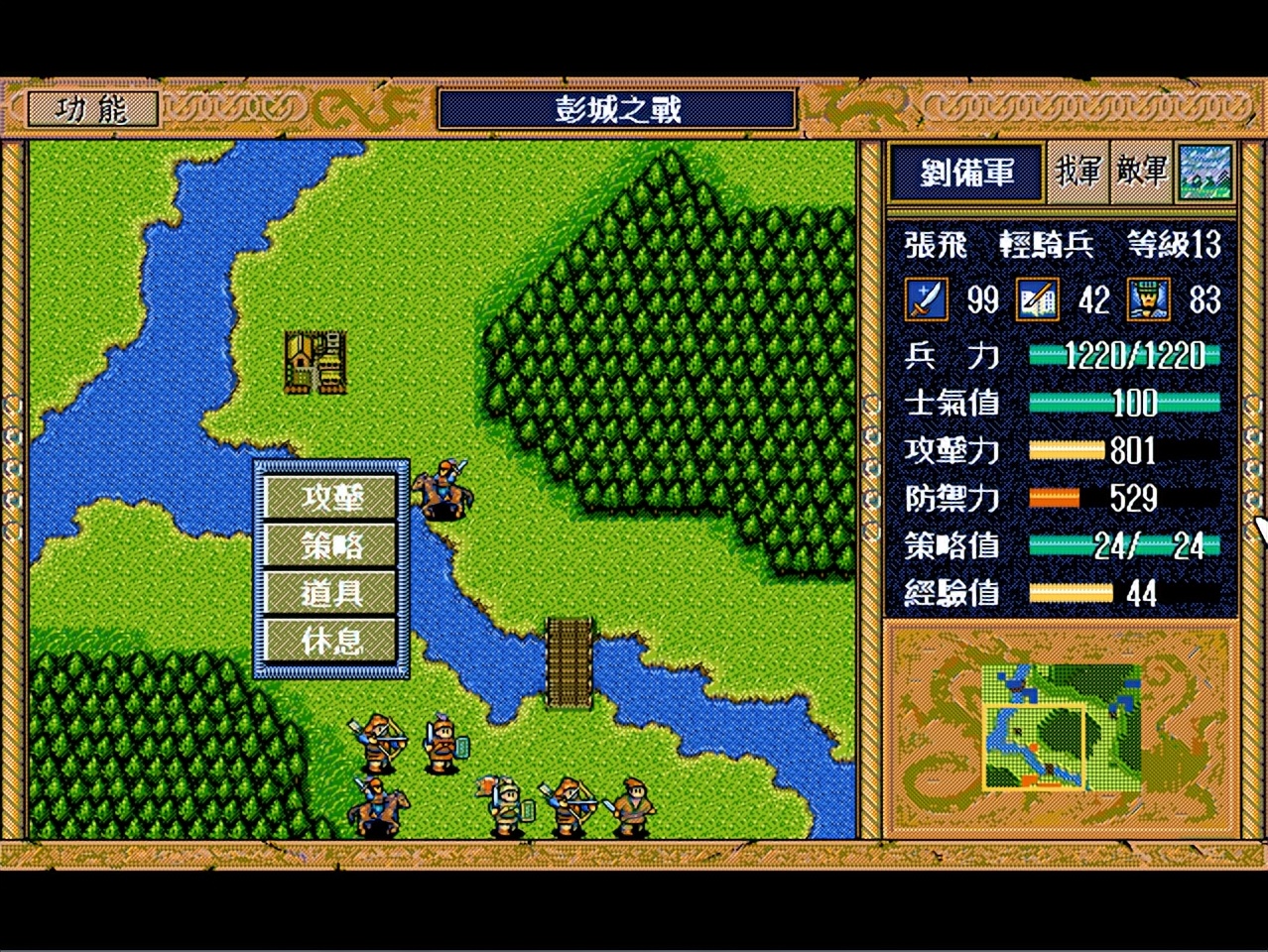Open the 功能 function menu
The height and width of the screenshot is (952, 1268).
click(92, 109)
